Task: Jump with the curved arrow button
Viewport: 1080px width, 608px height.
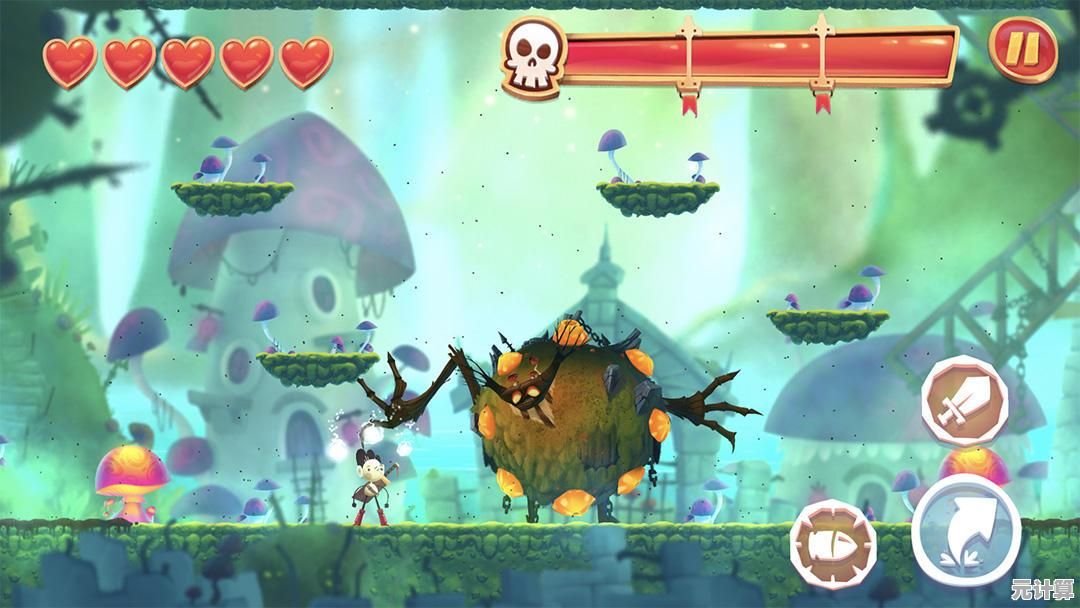Action: pyautogui.click(x=965, y=529)
